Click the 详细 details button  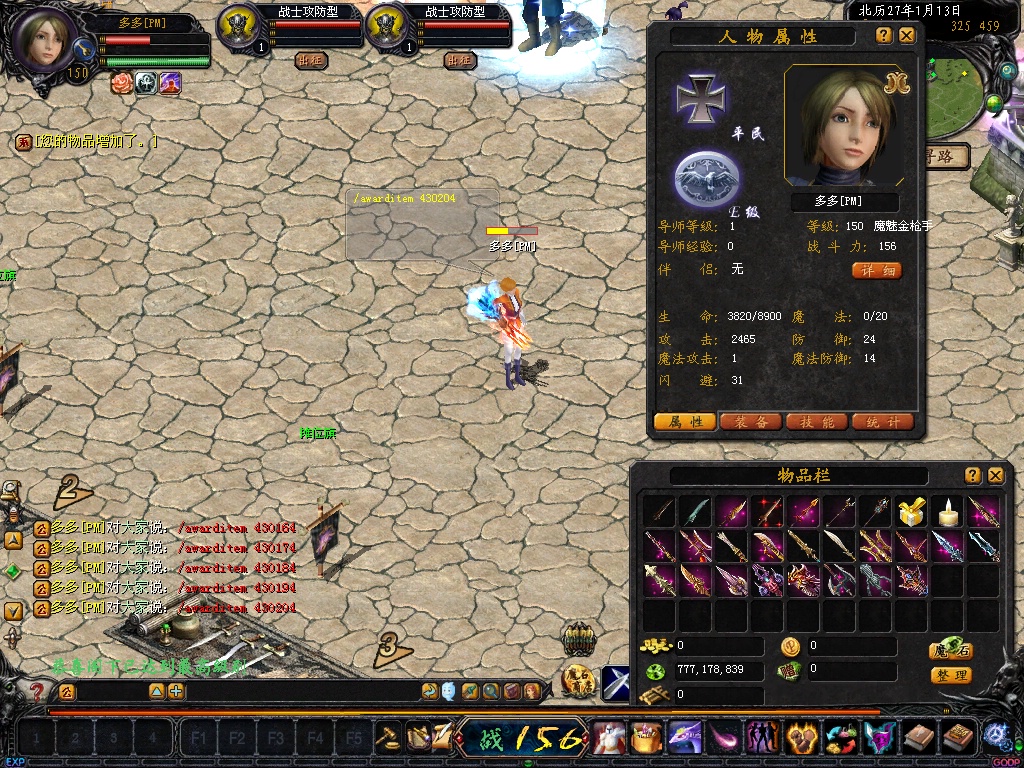pos(877,271)
